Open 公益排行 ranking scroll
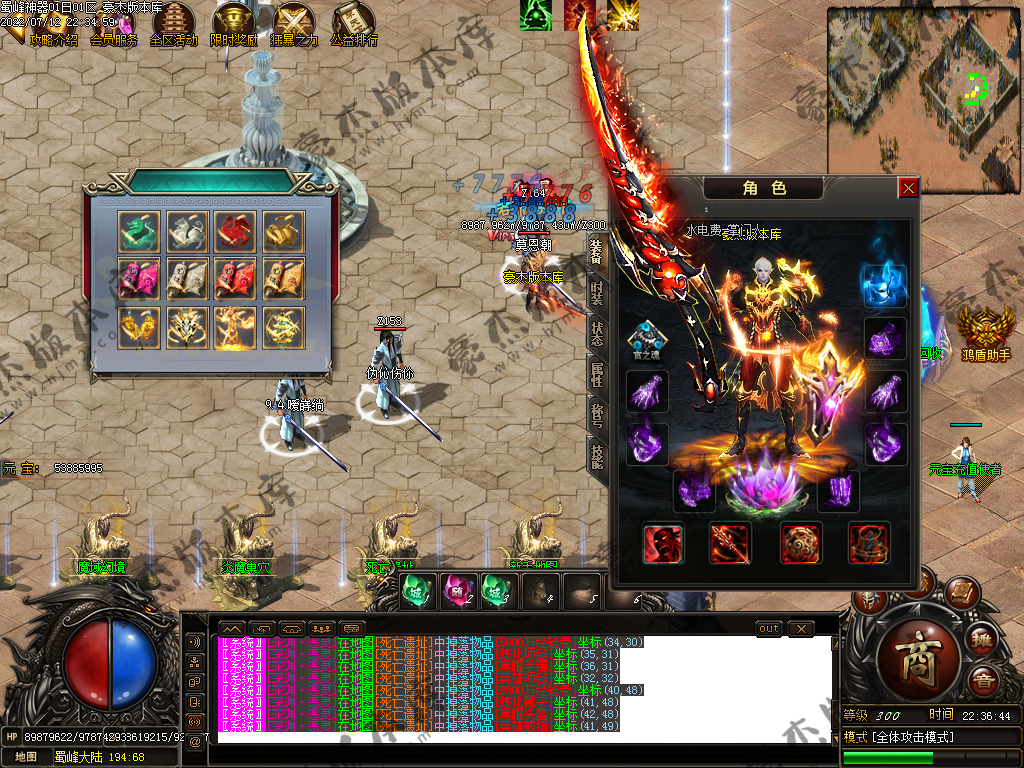The width and height of the screenshot is (1024, 768). tap(354, 25)
